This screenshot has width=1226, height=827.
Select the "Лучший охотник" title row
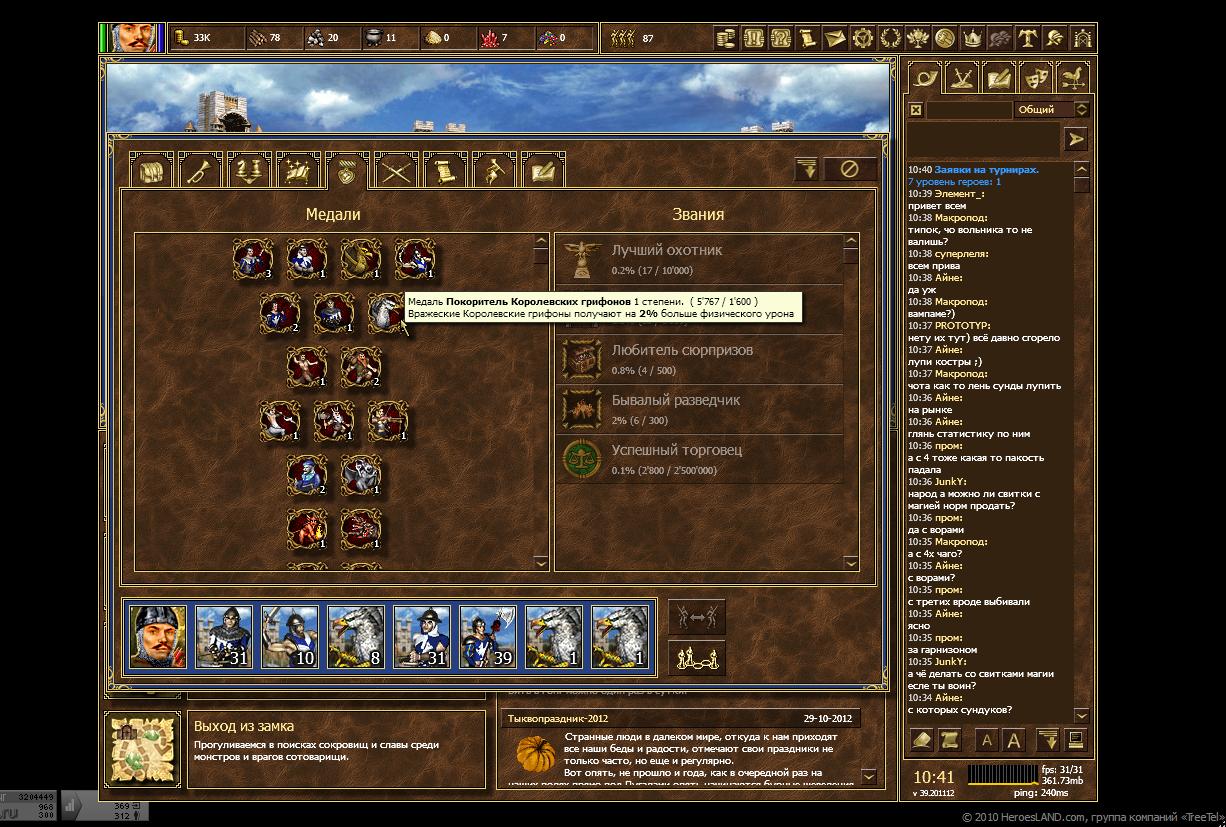point(700,259)
